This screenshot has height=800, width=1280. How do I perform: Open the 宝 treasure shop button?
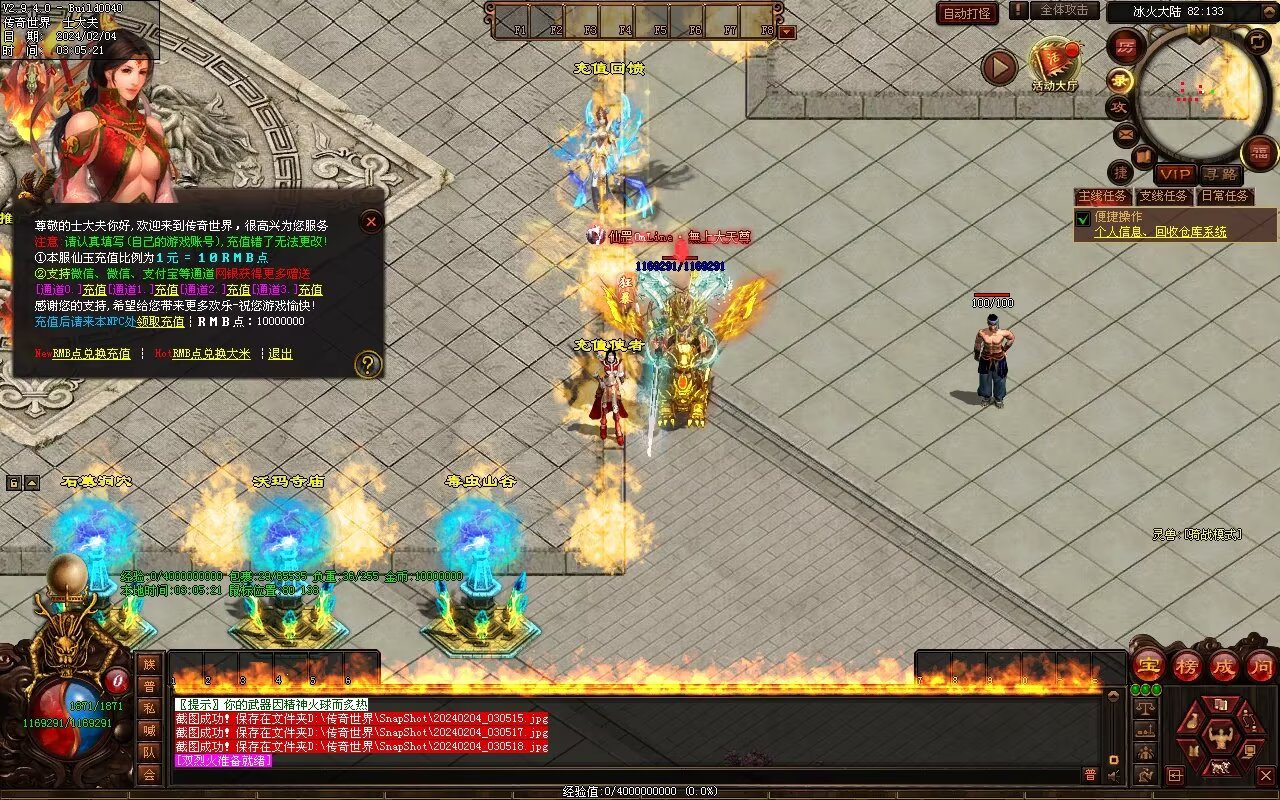click(x=1149, y=665)
